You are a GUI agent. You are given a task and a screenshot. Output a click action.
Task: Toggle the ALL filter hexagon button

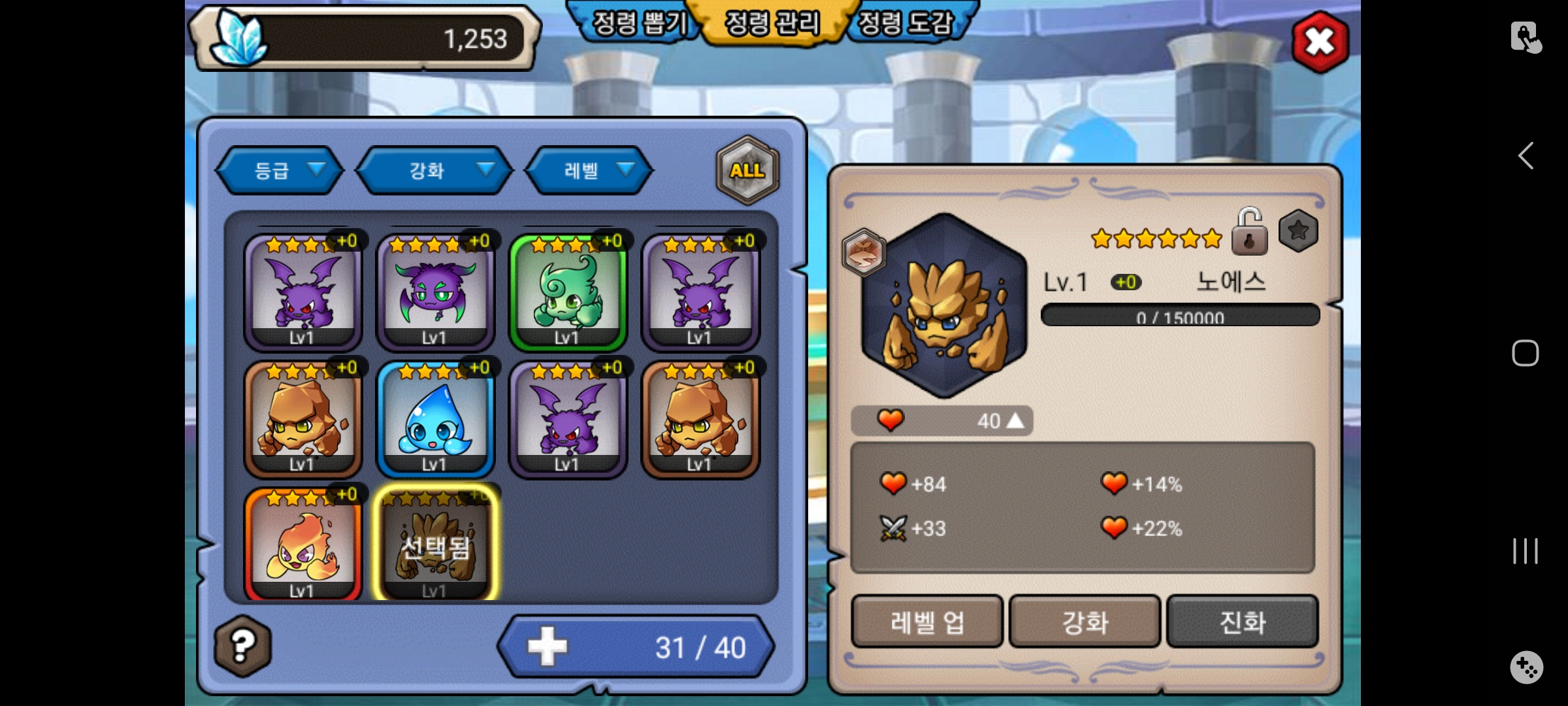tap(747, 171)
